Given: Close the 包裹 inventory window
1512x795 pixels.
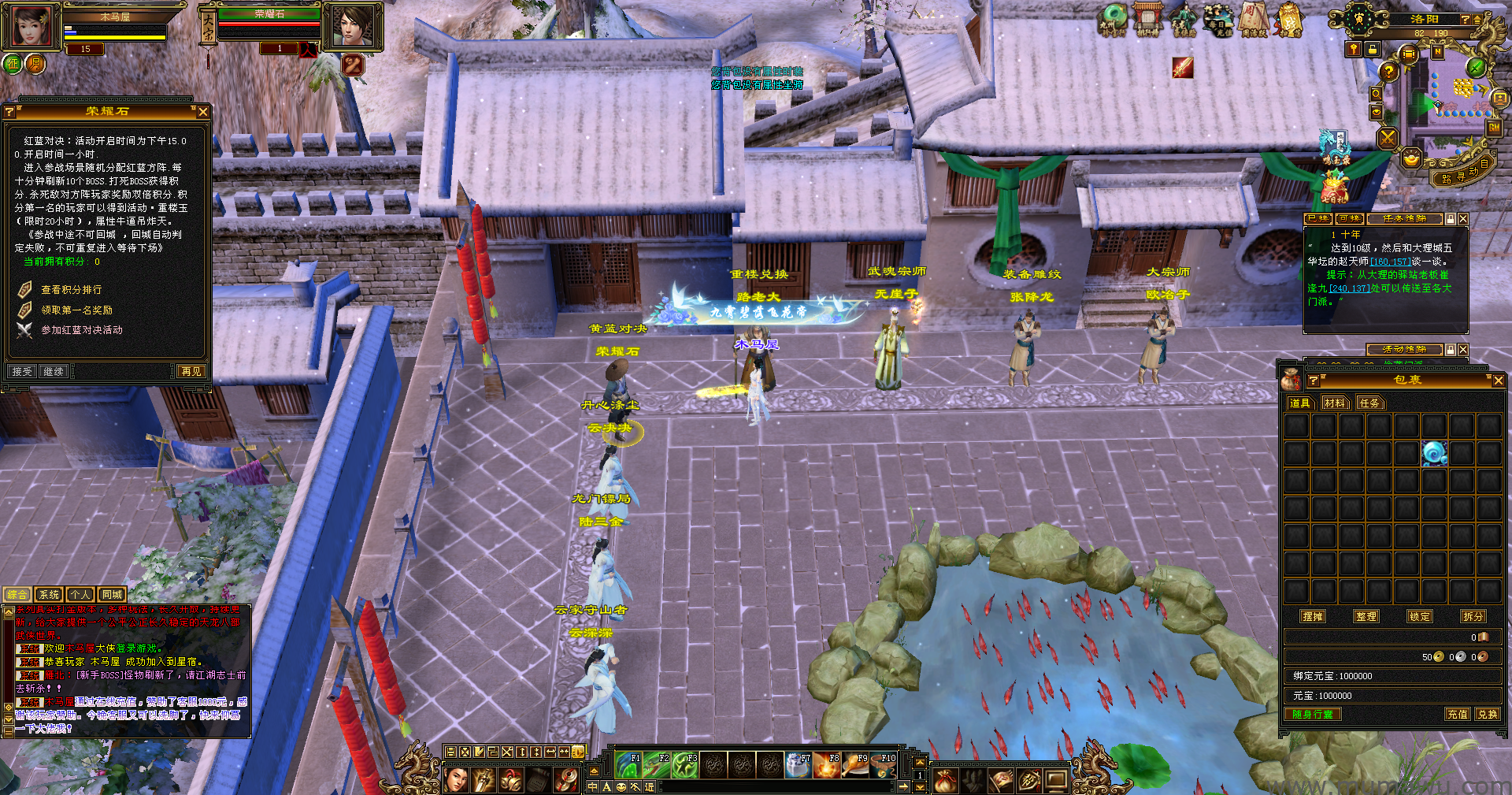Looking at the screenshot, I should (x=1498, y=381).
